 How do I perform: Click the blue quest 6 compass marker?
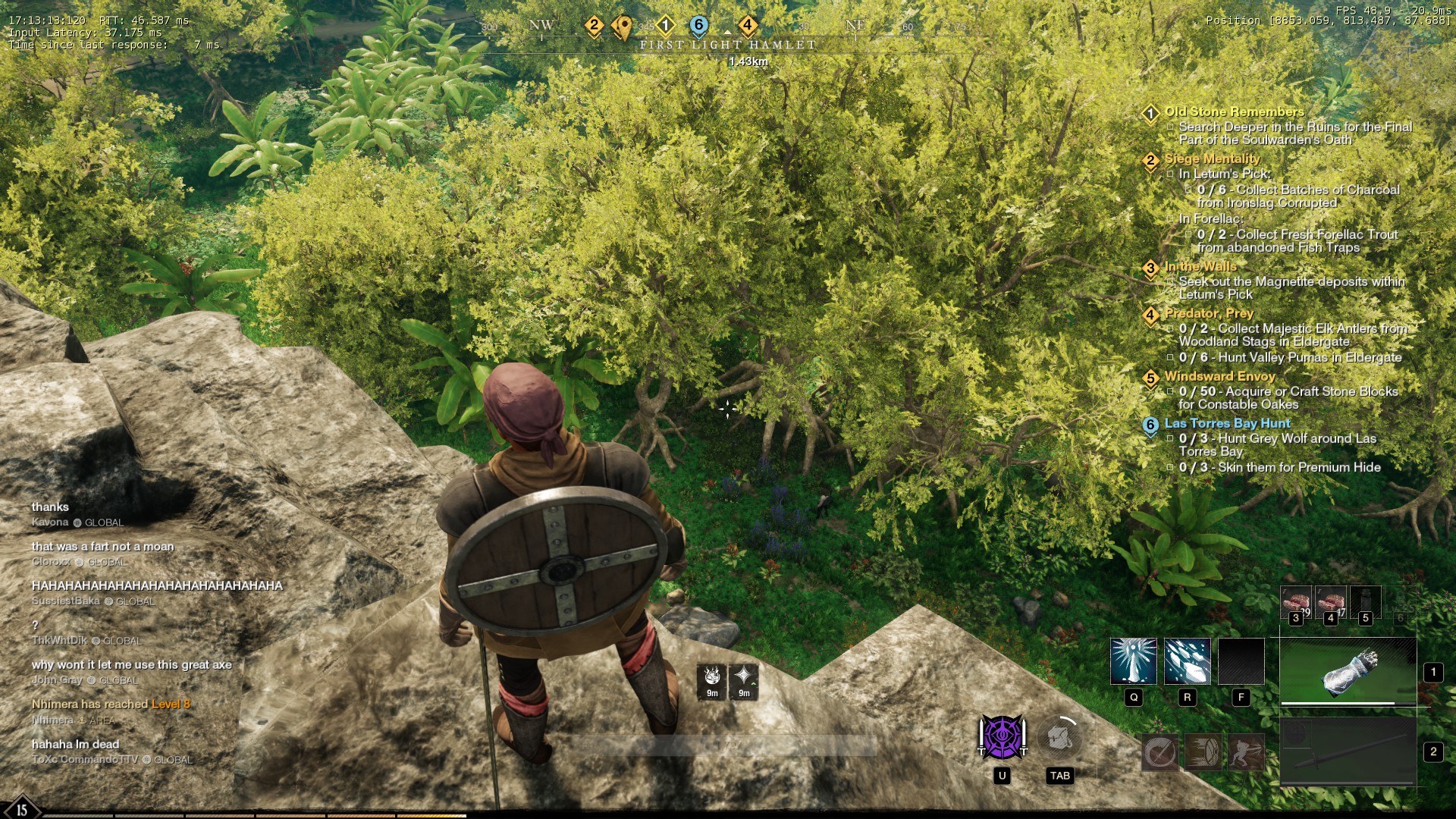[699, 26]
